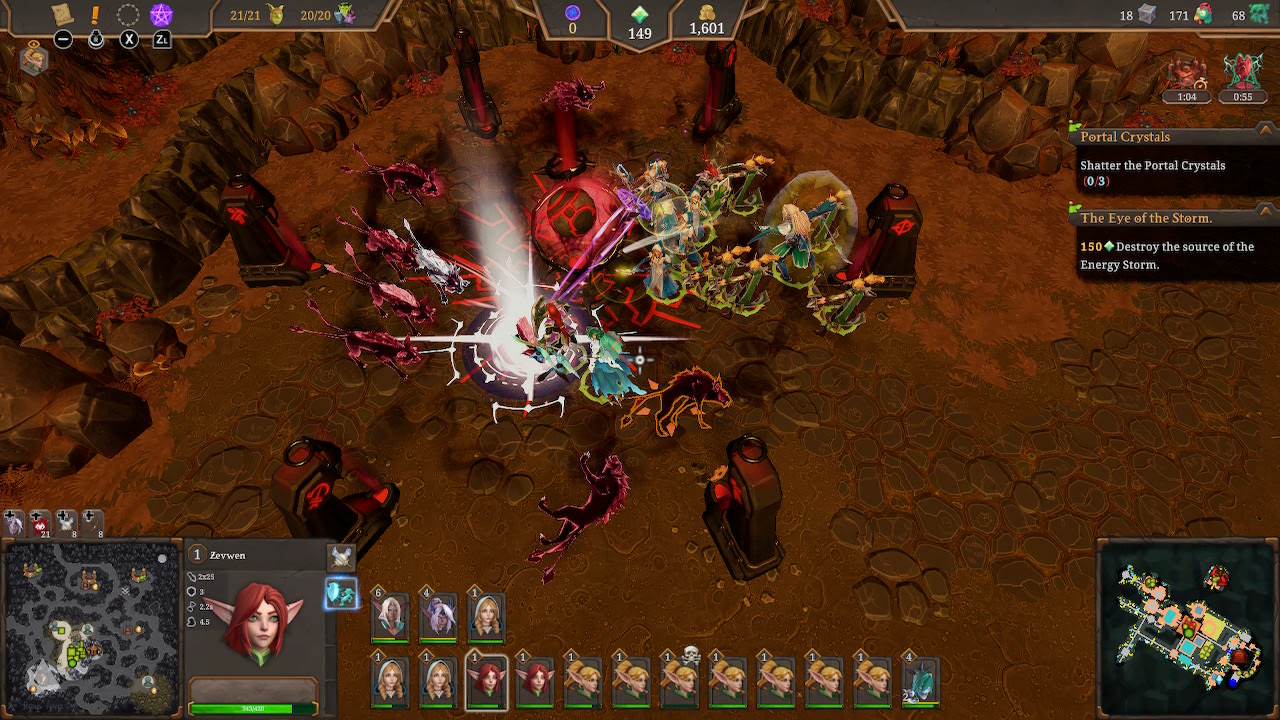This screenshot has width=1280, height=720.
Task: Toggle the gold eye icon near the top-left edge
Action: pyautogui.click(x=34, y=44)
